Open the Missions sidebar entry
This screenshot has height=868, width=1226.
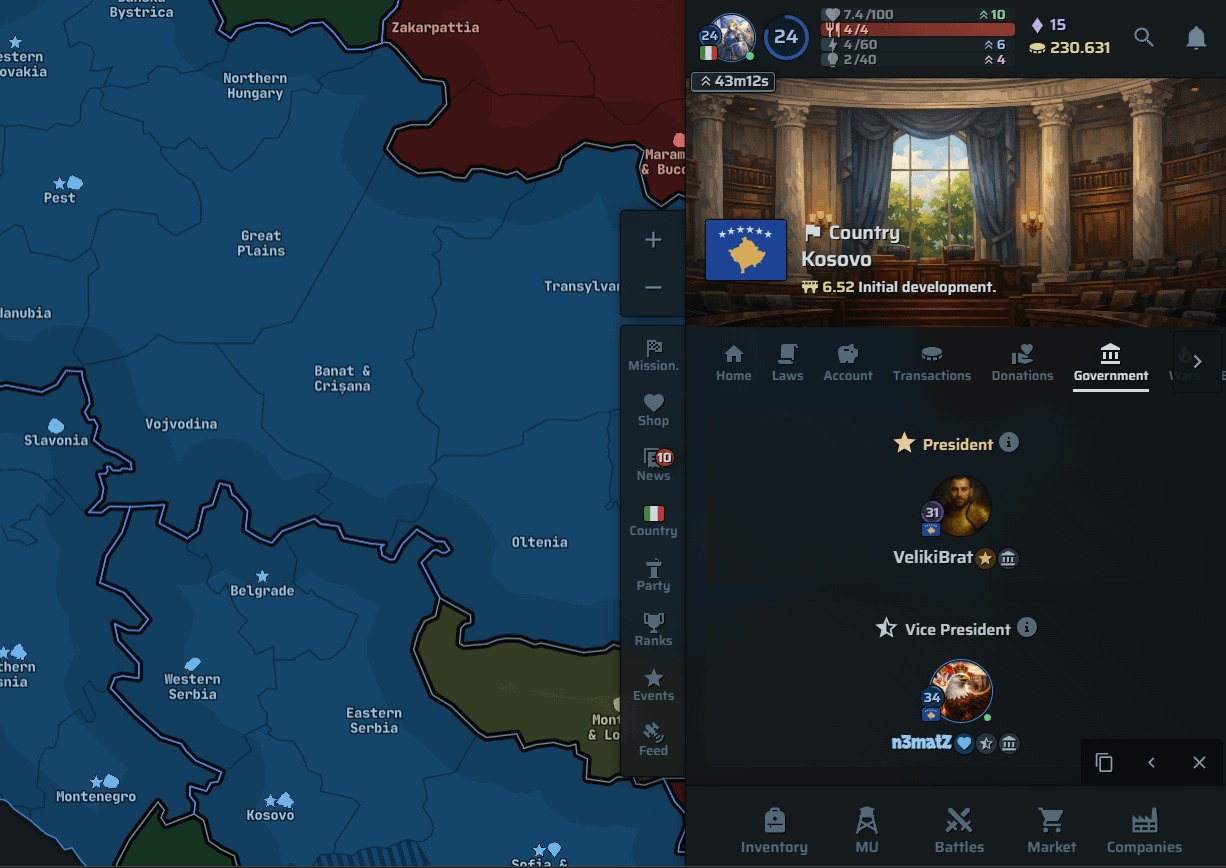pos(653,354)
